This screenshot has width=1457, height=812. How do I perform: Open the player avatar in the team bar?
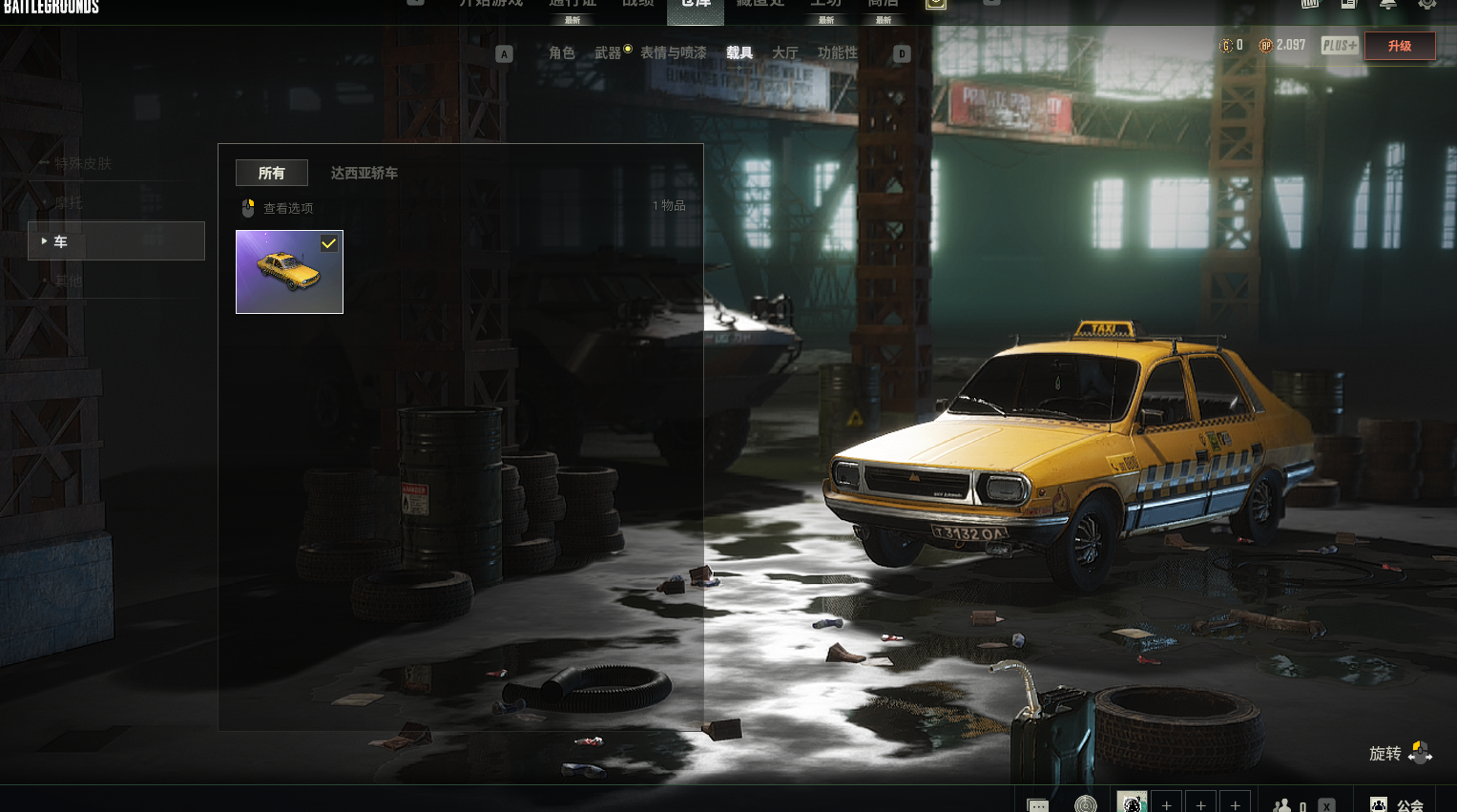pos(1132,803)
